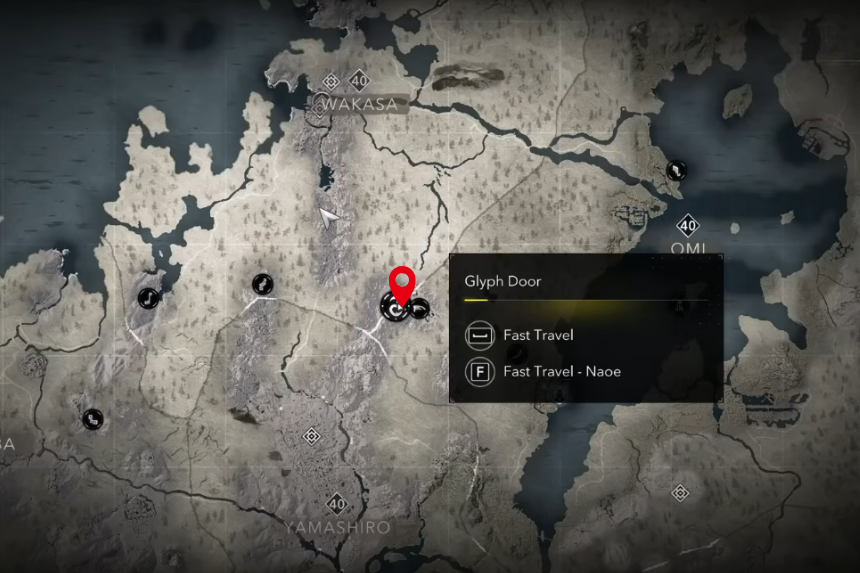
Task: Open the level 40 diamond beside Wakasa
Action: [x=358, y=80]
